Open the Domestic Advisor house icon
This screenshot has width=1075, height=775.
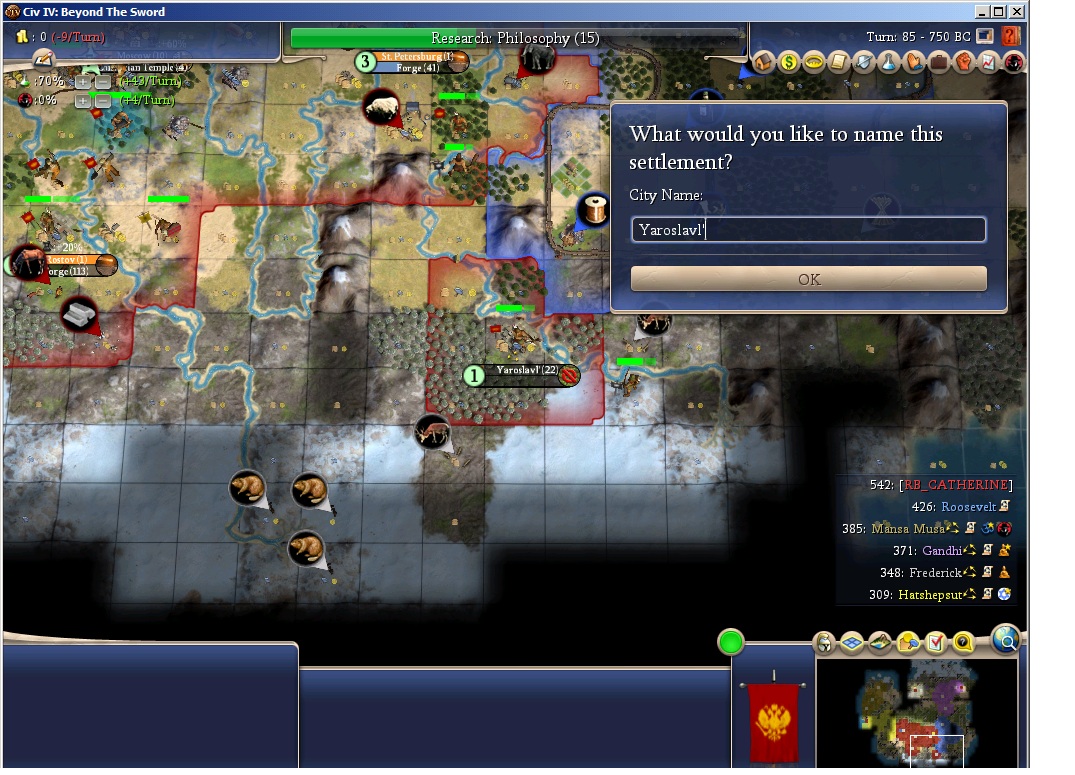click(x=764, y=63)
